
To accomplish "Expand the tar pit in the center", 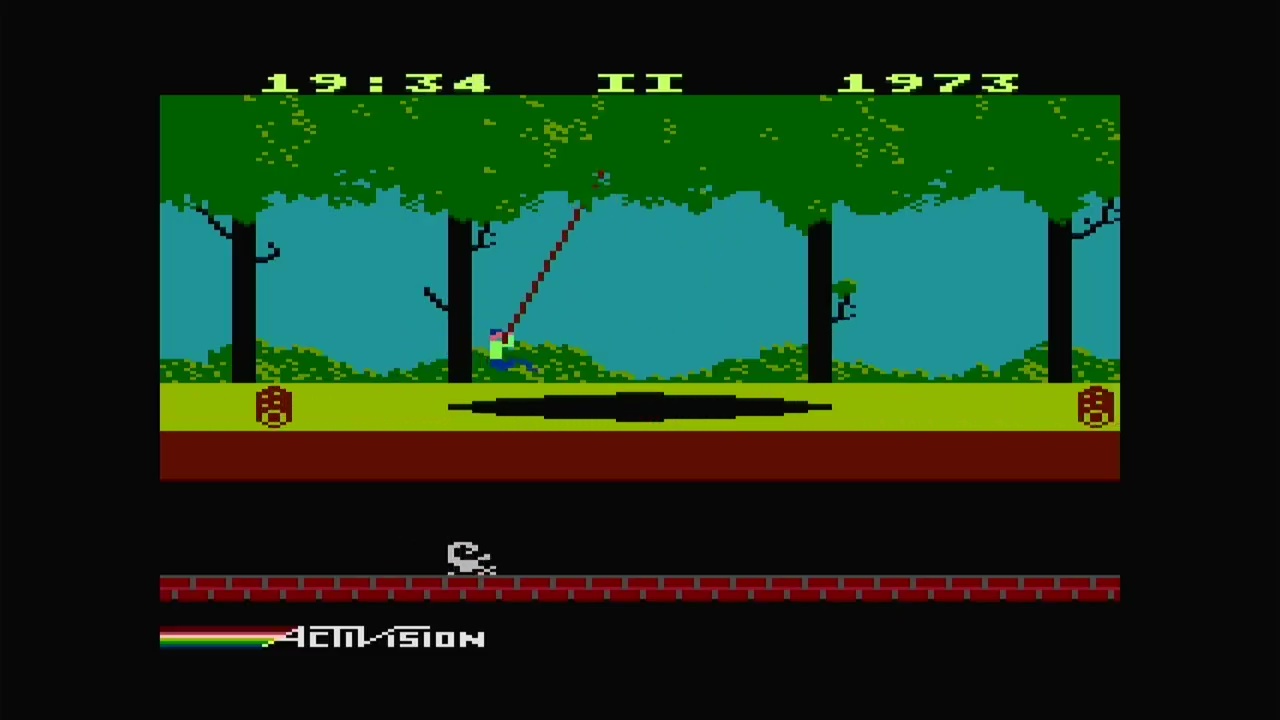I will click(x=640, y=405).
